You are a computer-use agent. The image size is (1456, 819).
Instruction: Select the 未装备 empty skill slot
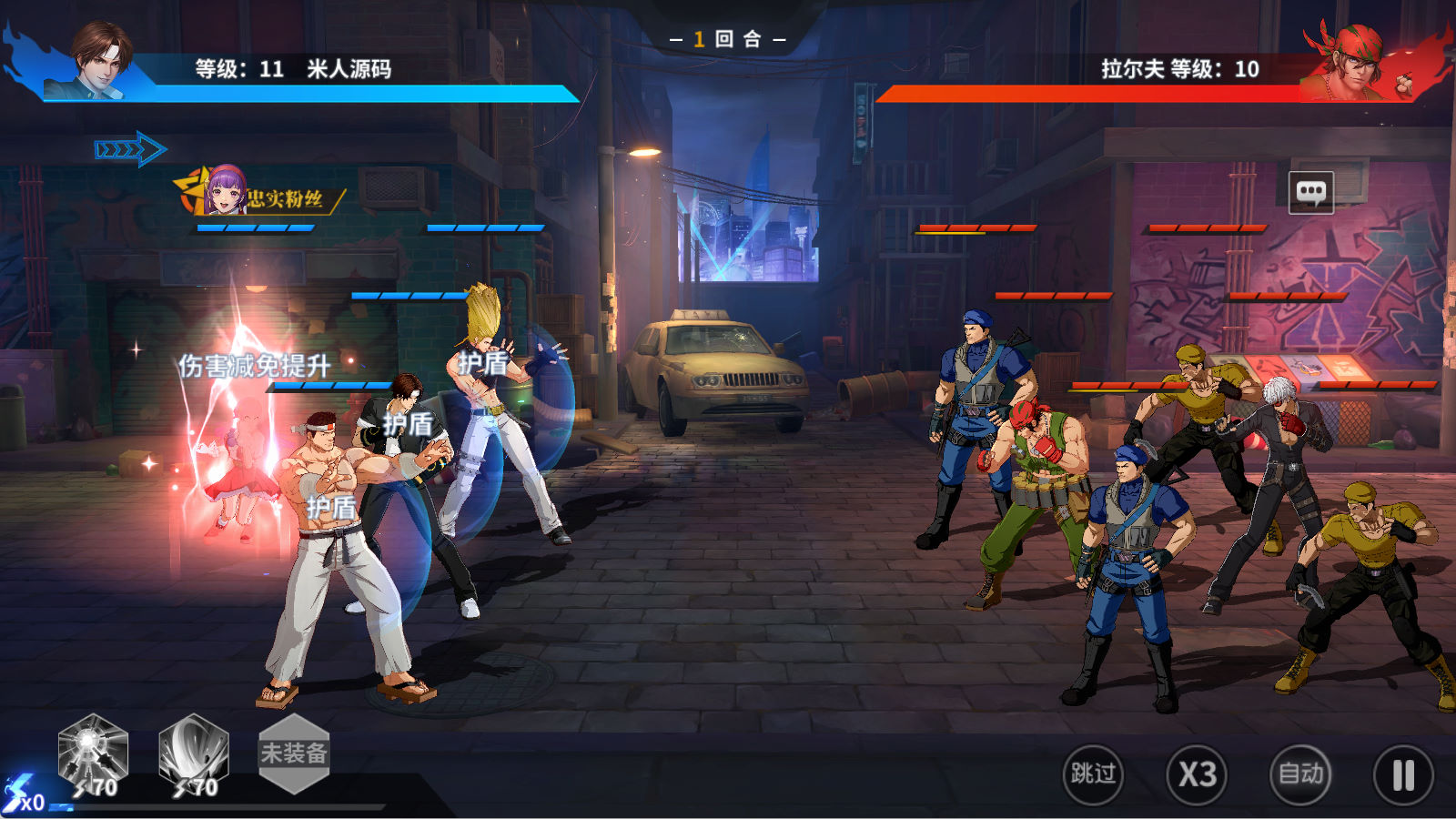coord(293,753)
